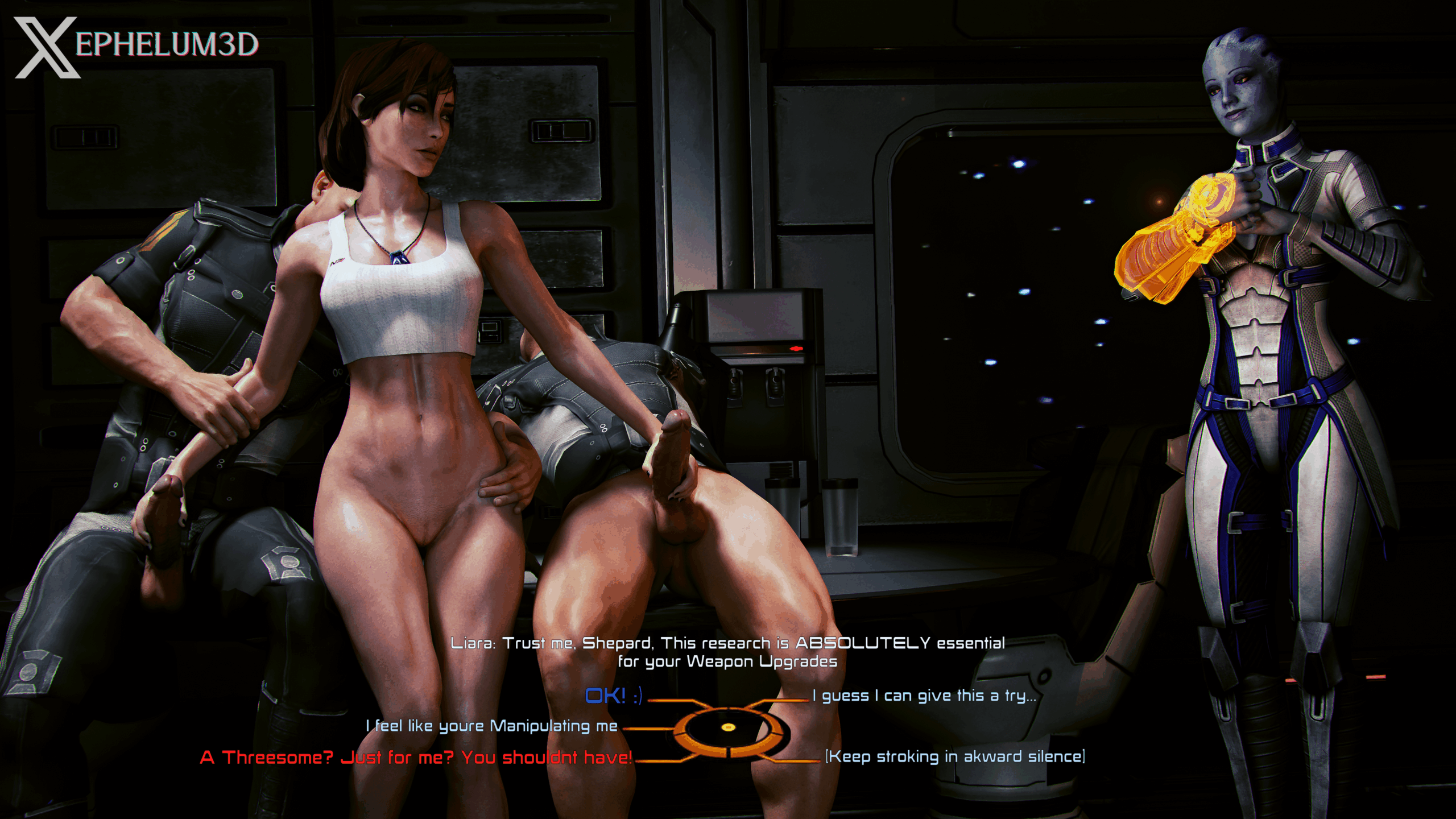1456x819 pixels.
Task: Choose the red "You shouldnt have!" reply
Action: tap(416, 758)
